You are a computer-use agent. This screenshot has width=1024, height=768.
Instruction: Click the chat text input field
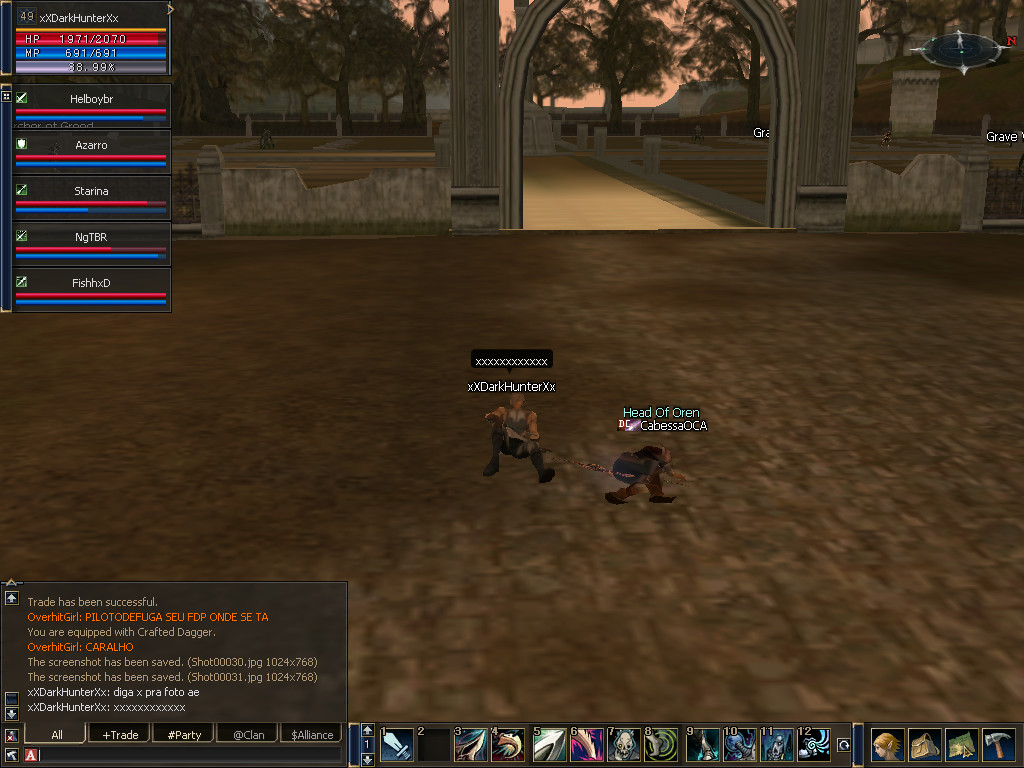click(190, 754)
